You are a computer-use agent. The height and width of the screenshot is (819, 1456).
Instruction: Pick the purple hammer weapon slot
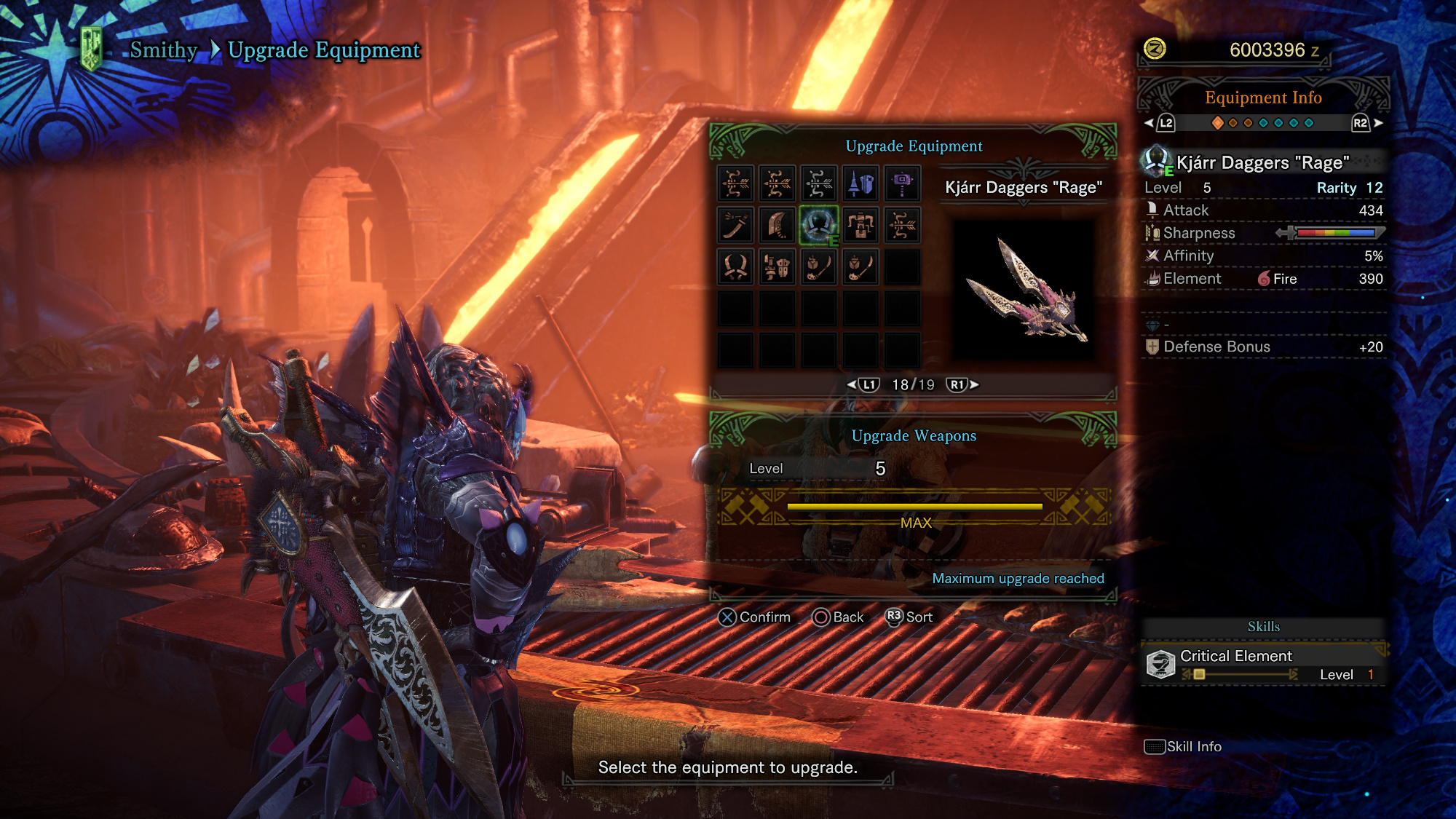(902, 183)
